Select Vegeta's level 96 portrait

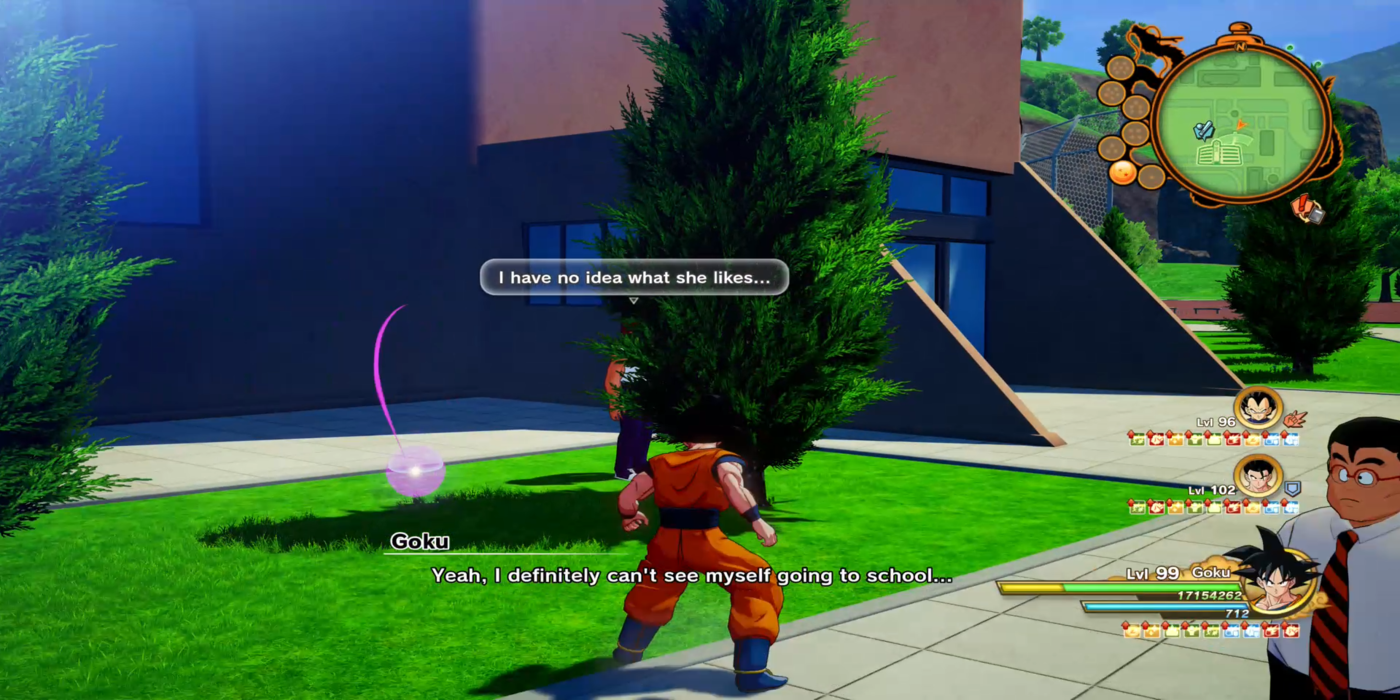click(x=1257, y=409)
